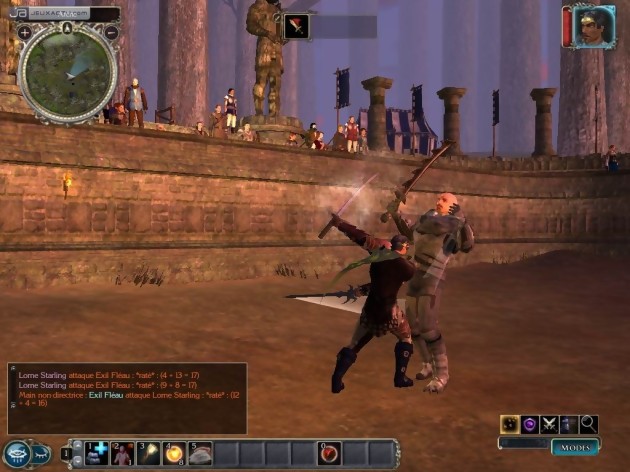
Task: Activate the torch item in slot 3
Action: pyautogui.click(x=149, y=454)
